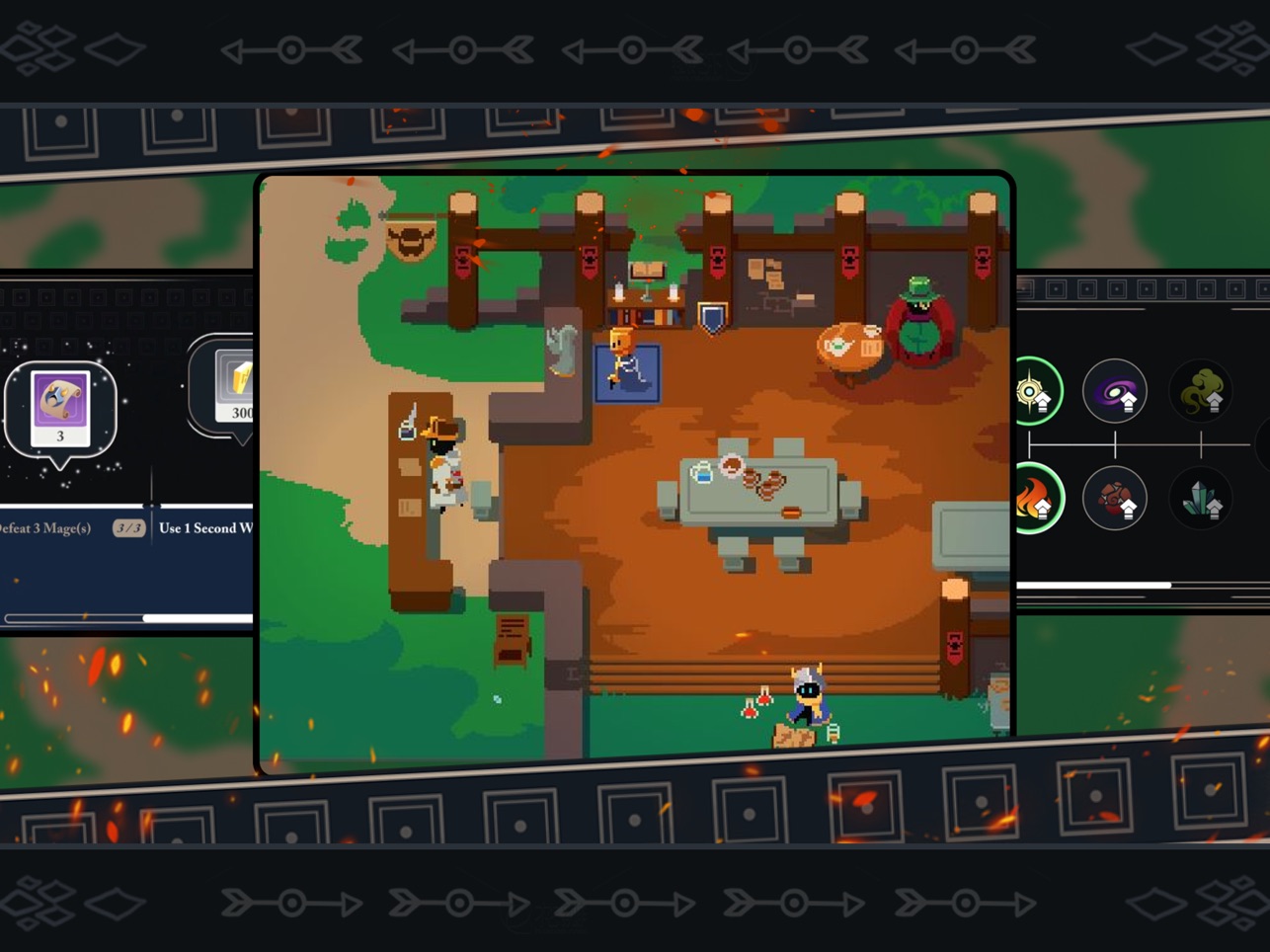Upgrade the purple galaxy swirl skill
This screenshot has width=1270, height=952.
click(x=1114, y=392)
